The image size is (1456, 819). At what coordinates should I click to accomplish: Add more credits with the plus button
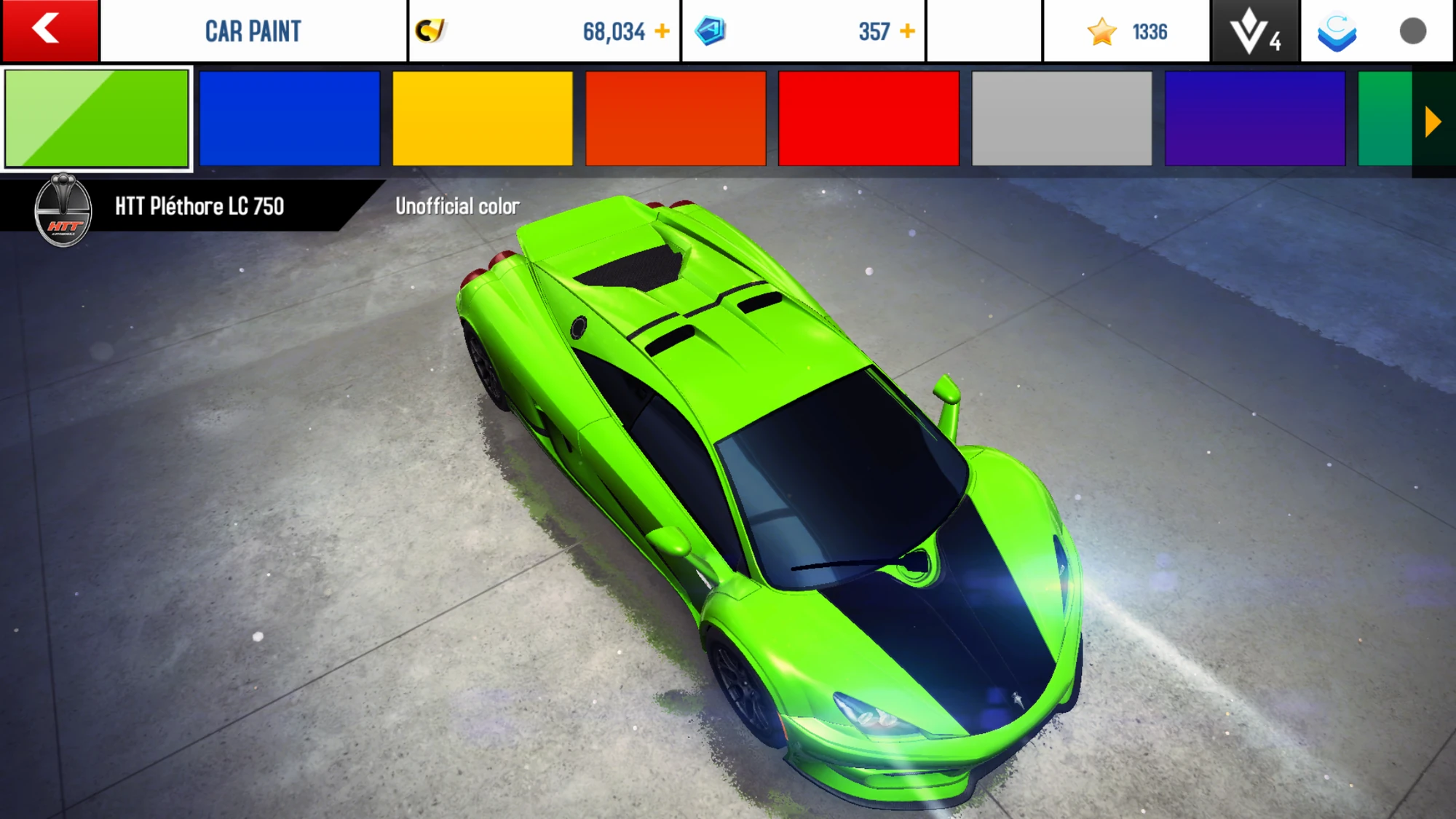pos(662,31)
